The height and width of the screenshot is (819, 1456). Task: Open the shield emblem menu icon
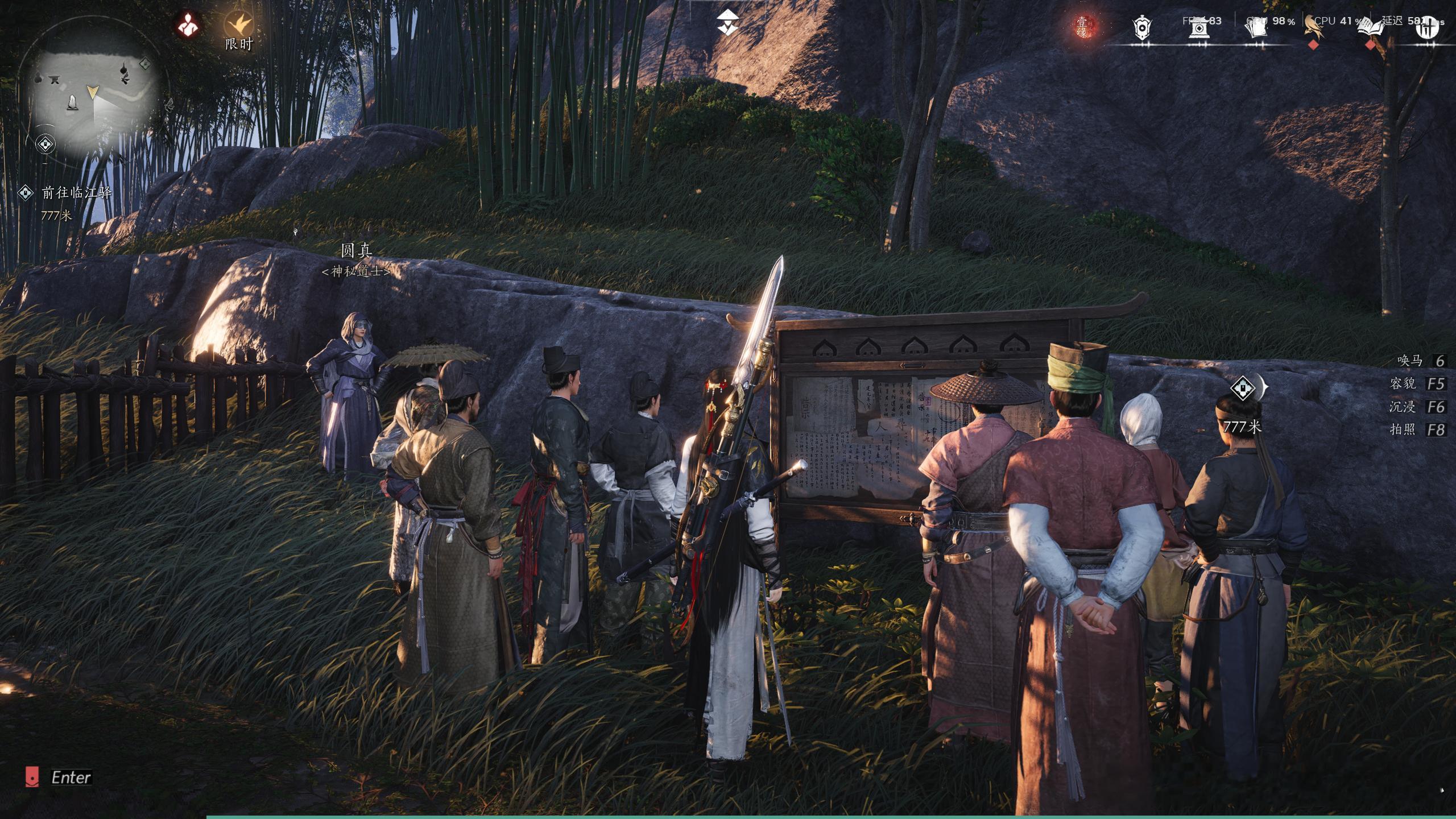[x=1141, y=27]
